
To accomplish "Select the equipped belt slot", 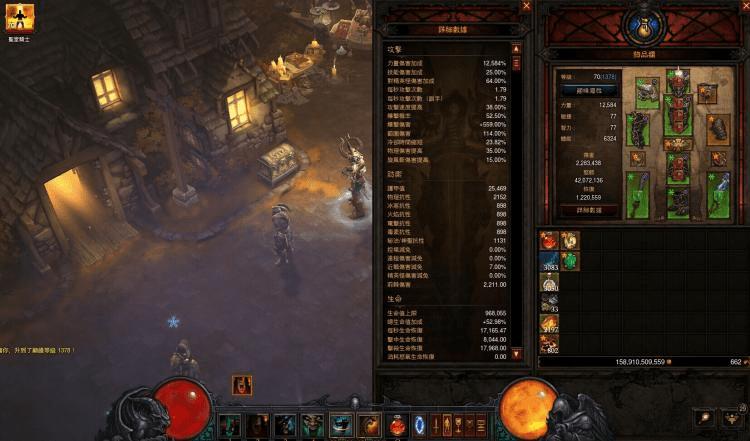I will pyautogui.click(x=675, y=144).
